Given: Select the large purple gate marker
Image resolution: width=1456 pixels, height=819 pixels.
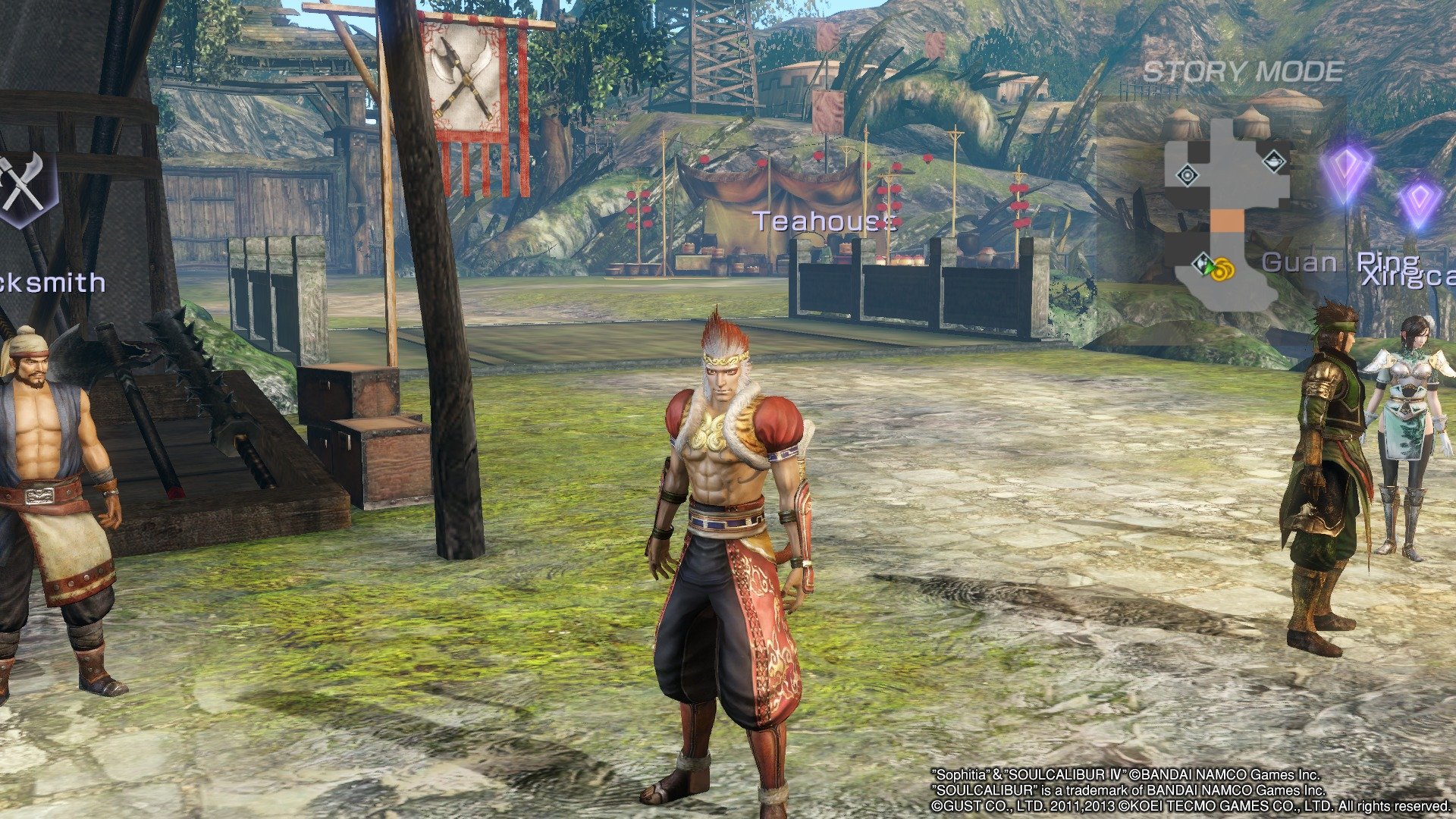Looking at the screenshot, I should click(x=1346, y=171).
